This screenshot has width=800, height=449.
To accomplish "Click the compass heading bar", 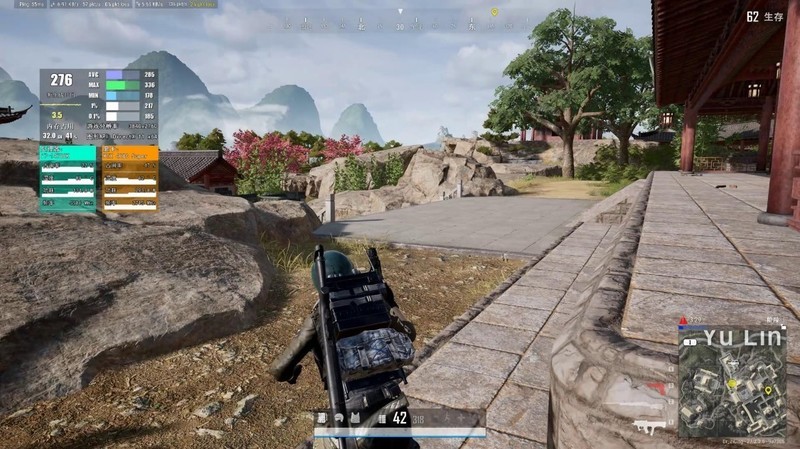I will click(x=400, y=24).
